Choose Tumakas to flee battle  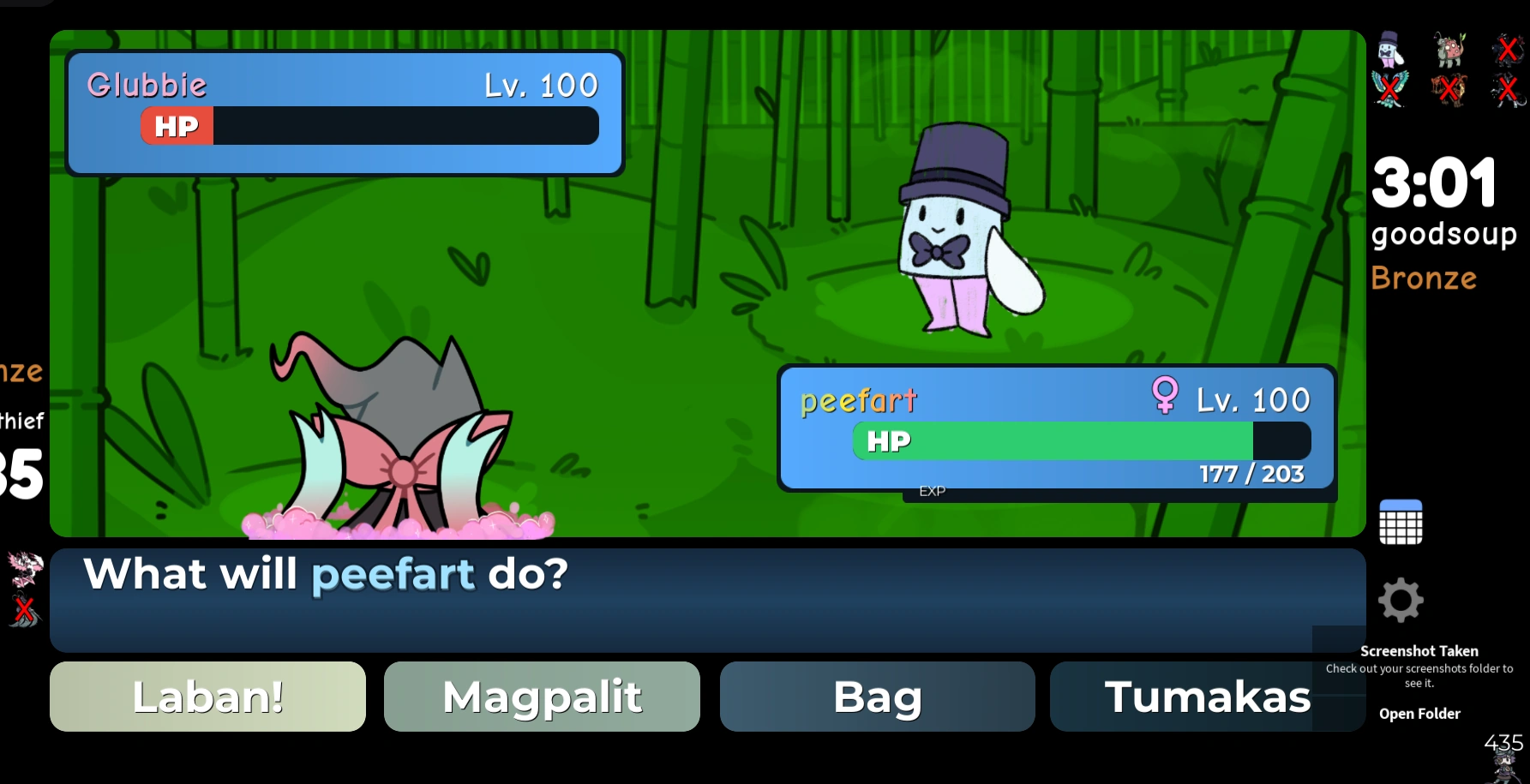pyautogui.click(x=1209, y=697)
